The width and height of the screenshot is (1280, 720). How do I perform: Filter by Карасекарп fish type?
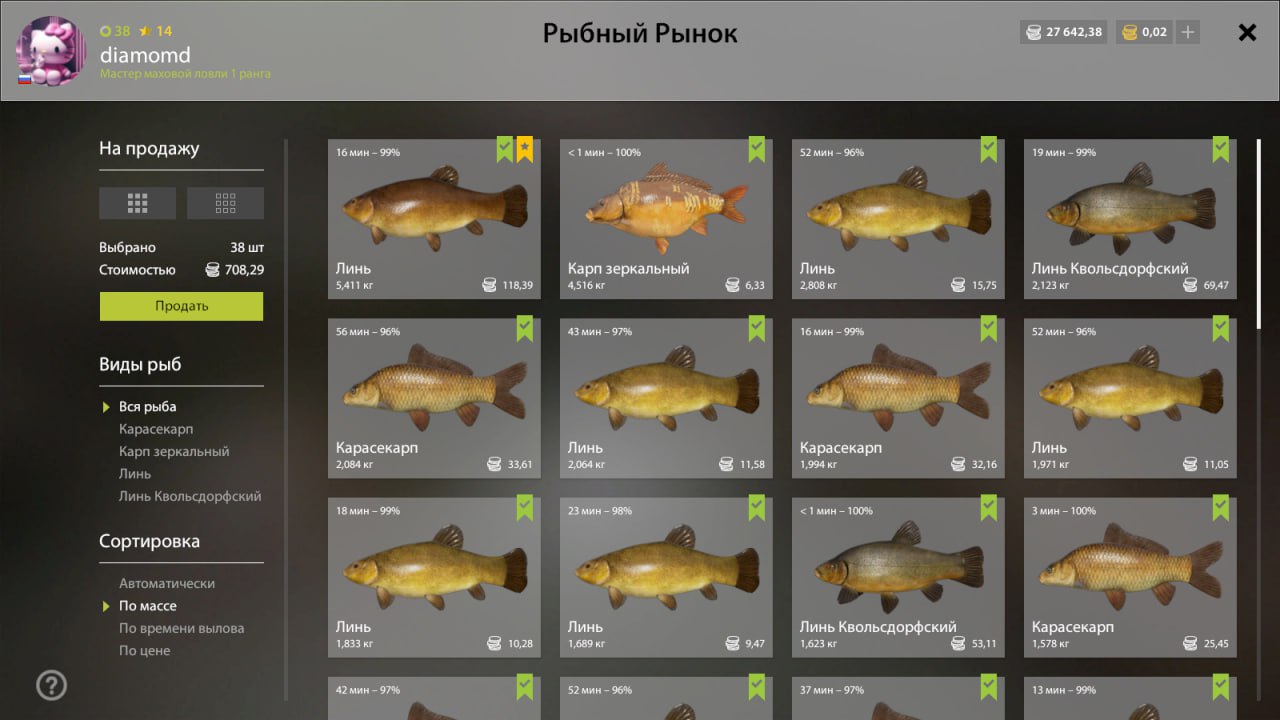click(156, 429)
